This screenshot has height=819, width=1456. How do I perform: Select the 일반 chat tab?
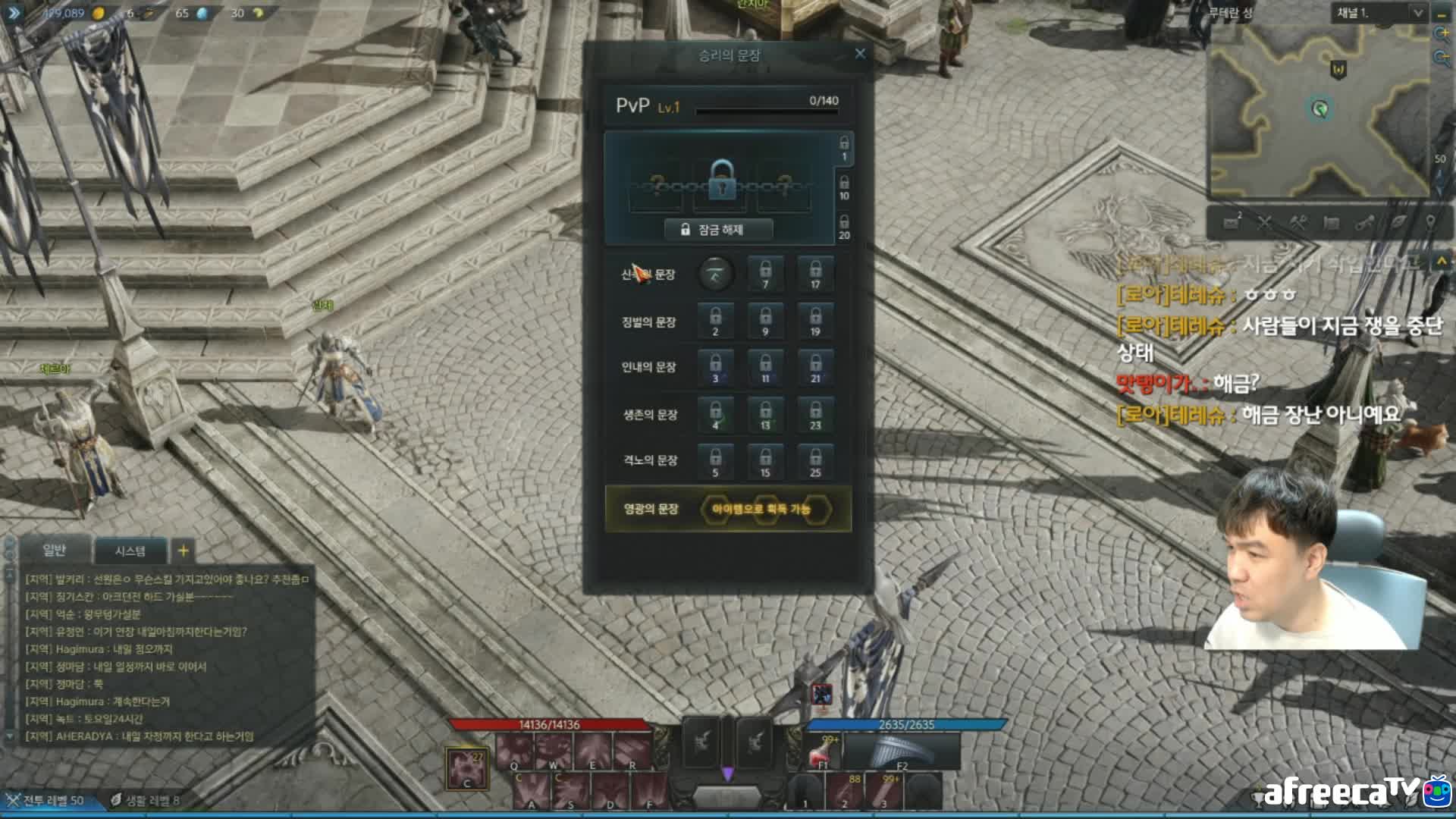tap(55, 550)
